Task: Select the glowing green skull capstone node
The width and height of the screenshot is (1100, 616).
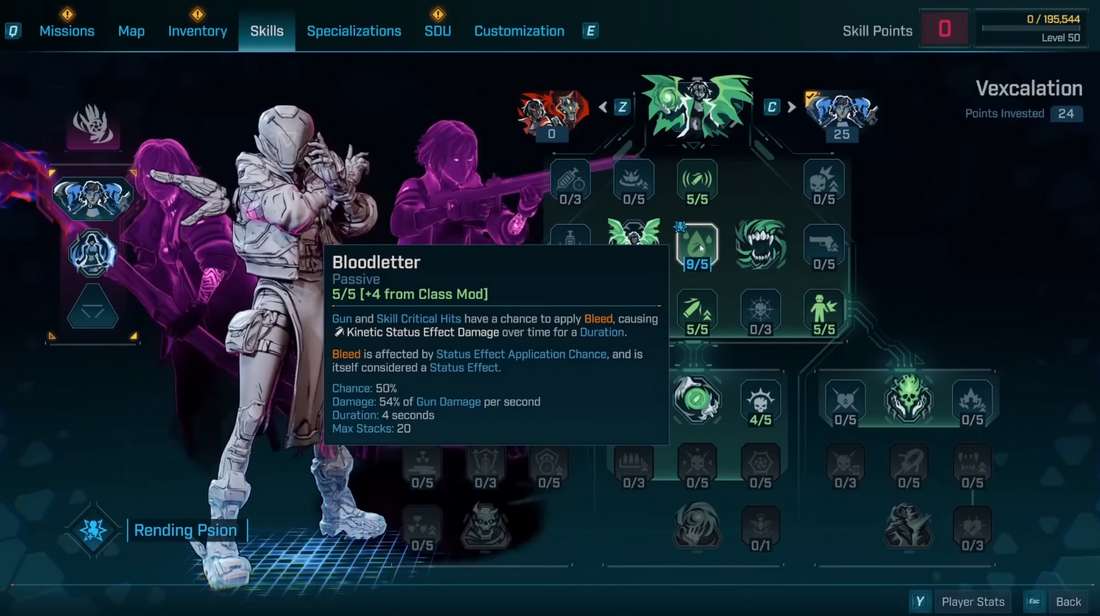Action: coord(908,398)
